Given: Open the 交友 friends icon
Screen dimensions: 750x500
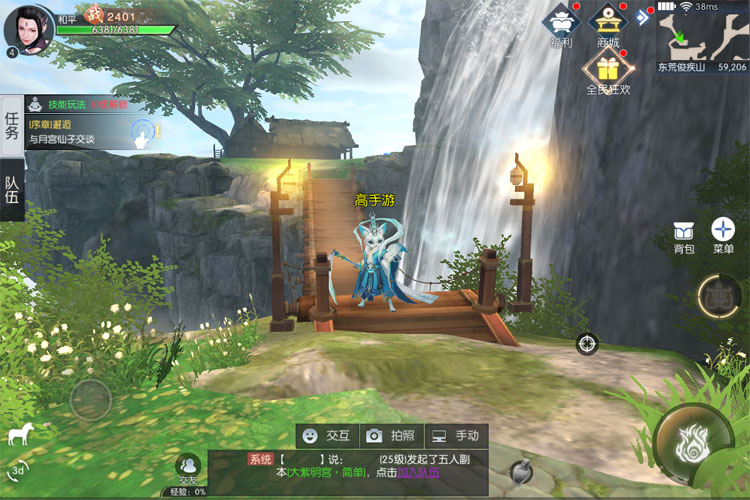Looking at the screenshot, I should (187, 467).
